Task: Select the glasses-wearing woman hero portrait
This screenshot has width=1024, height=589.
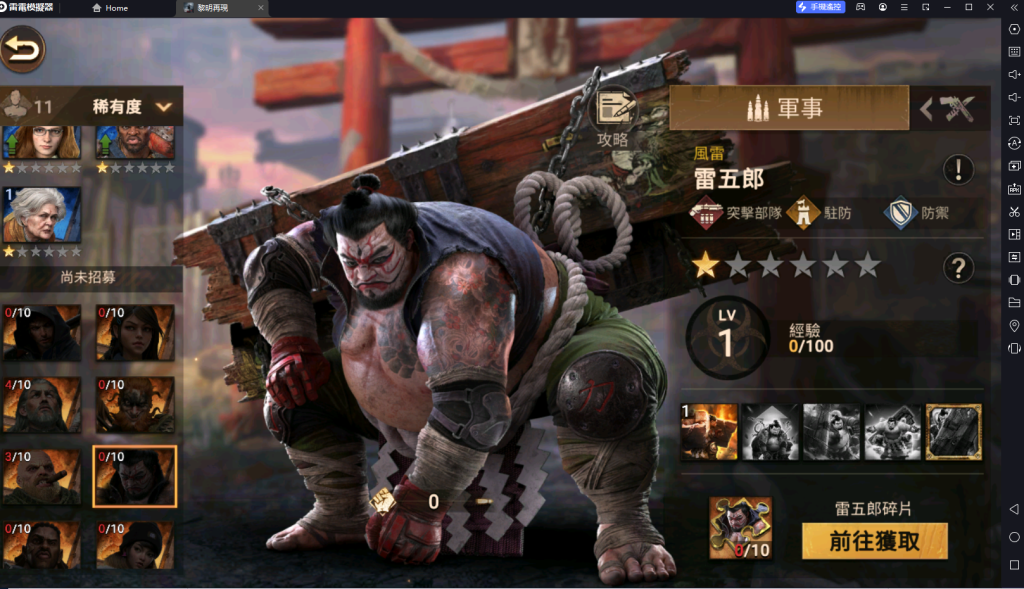Action: tap(41, 143)
